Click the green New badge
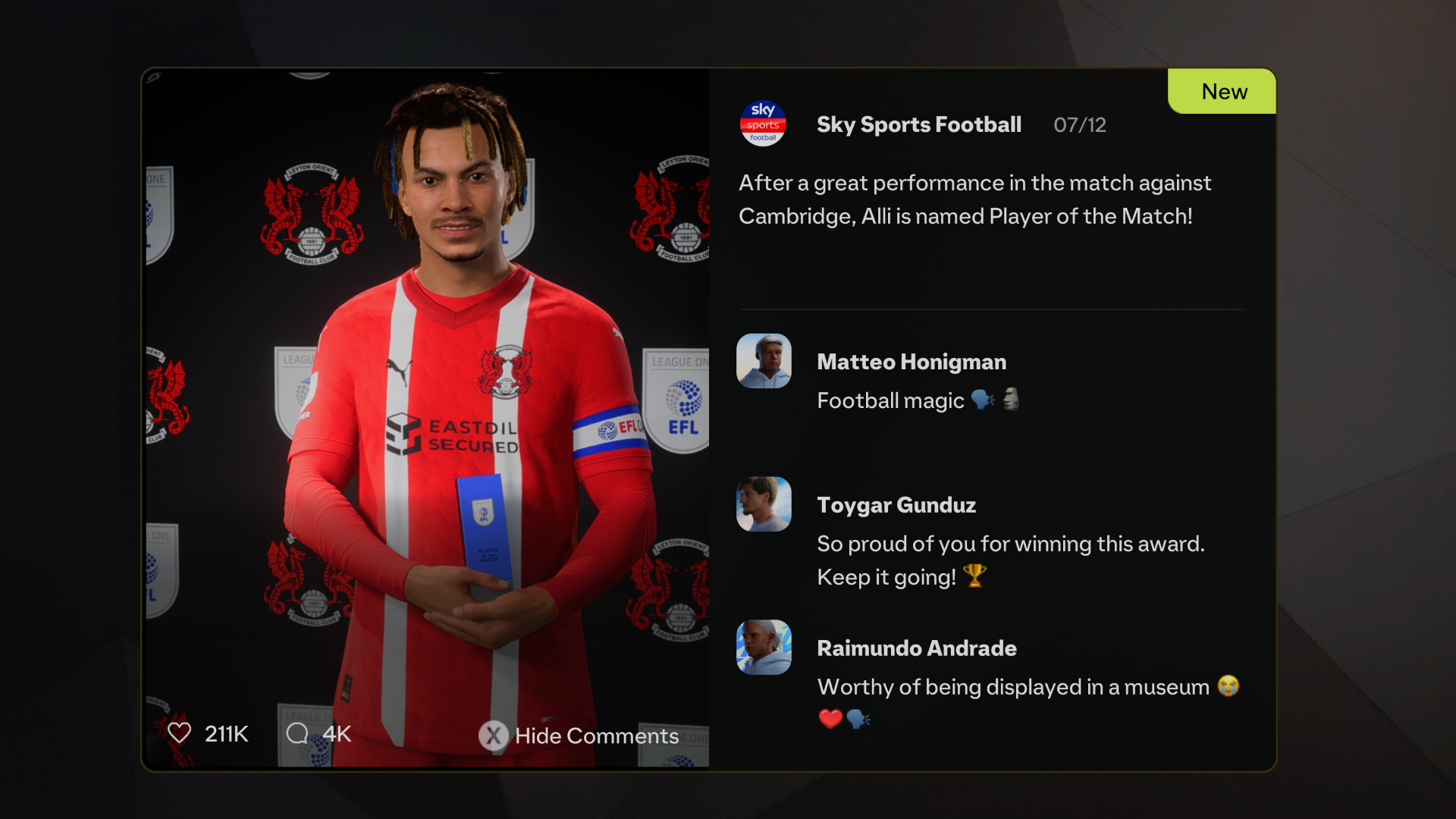1456x819 pixels. point(1223,92)
